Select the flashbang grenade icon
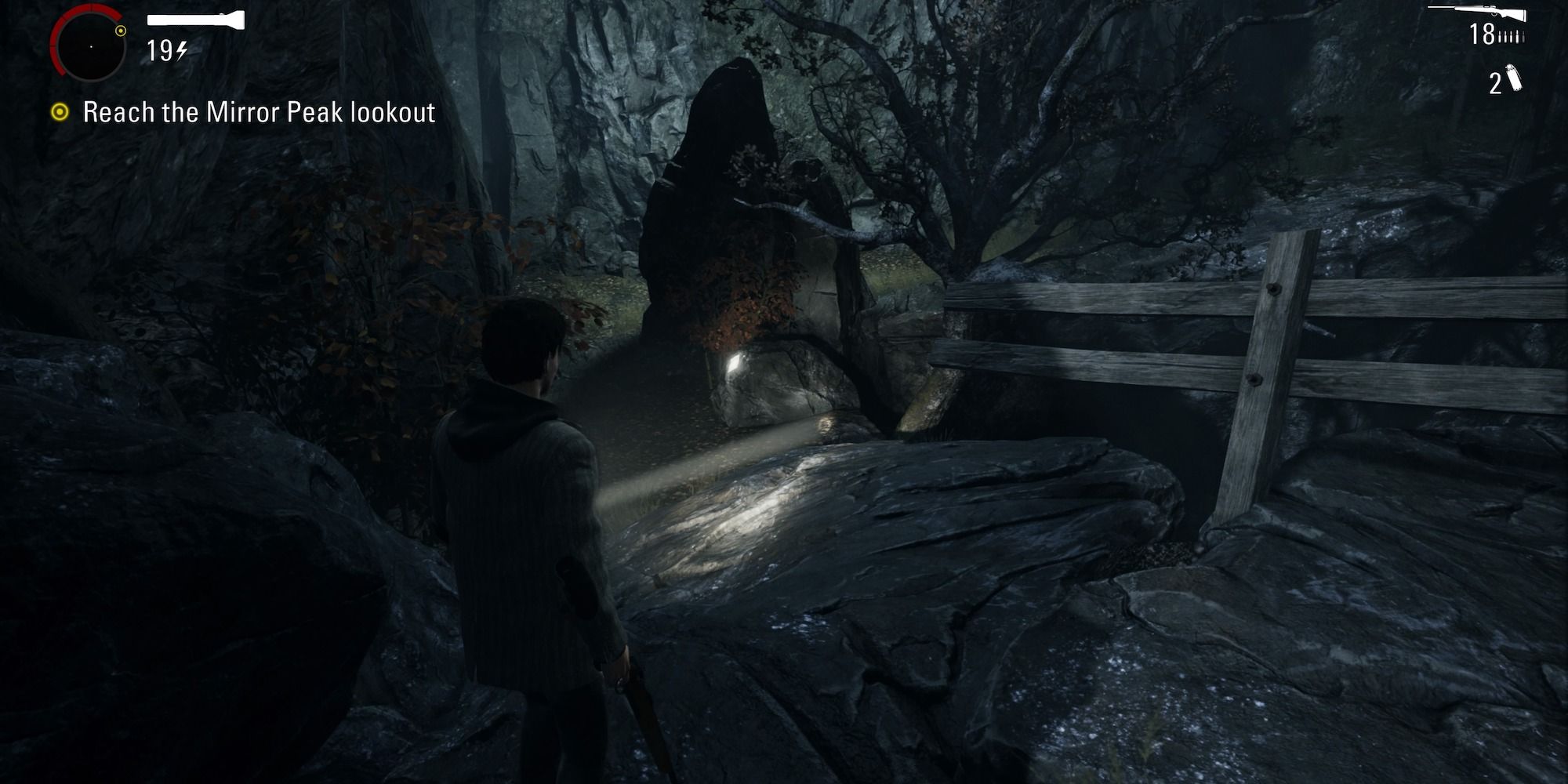The image size is (1568, 784). pyautogui.click(x=1515, y=78)
